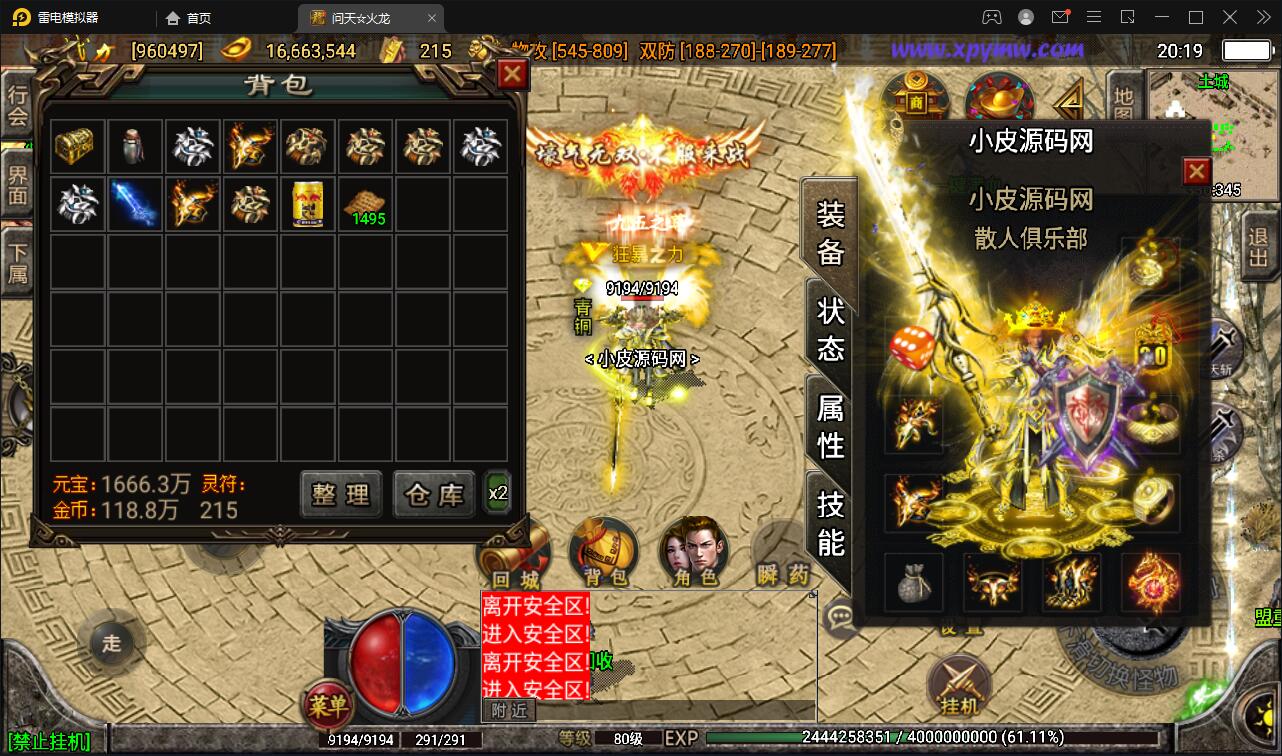The height and width of the screenshot is (756, 1282).
Task: Open the 仓库 warehouse from the backpack
Action: pyautogui.click(x=433, y=494)
